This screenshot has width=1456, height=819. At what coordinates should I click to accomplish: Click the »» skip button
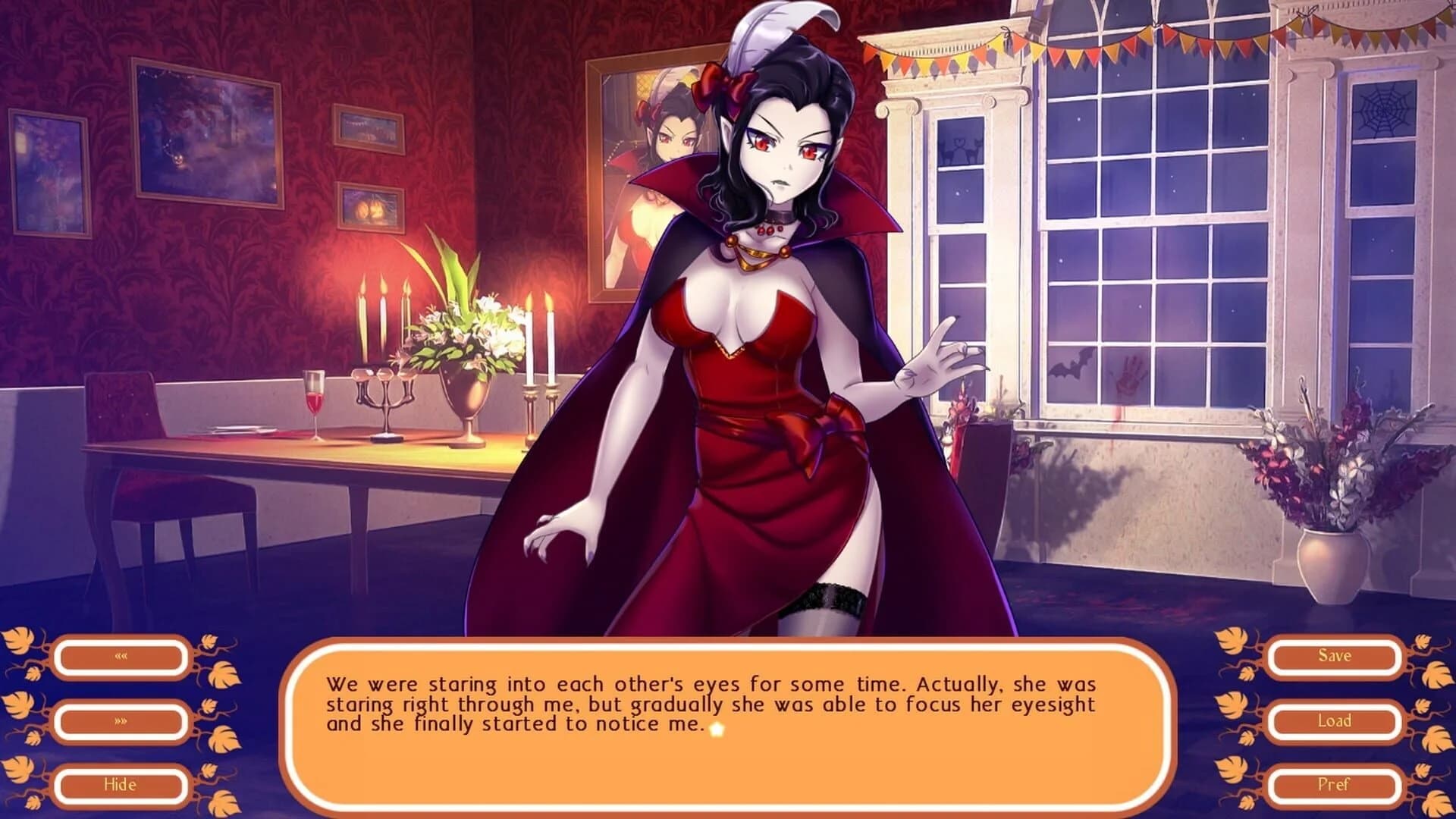tap(121, 722)
